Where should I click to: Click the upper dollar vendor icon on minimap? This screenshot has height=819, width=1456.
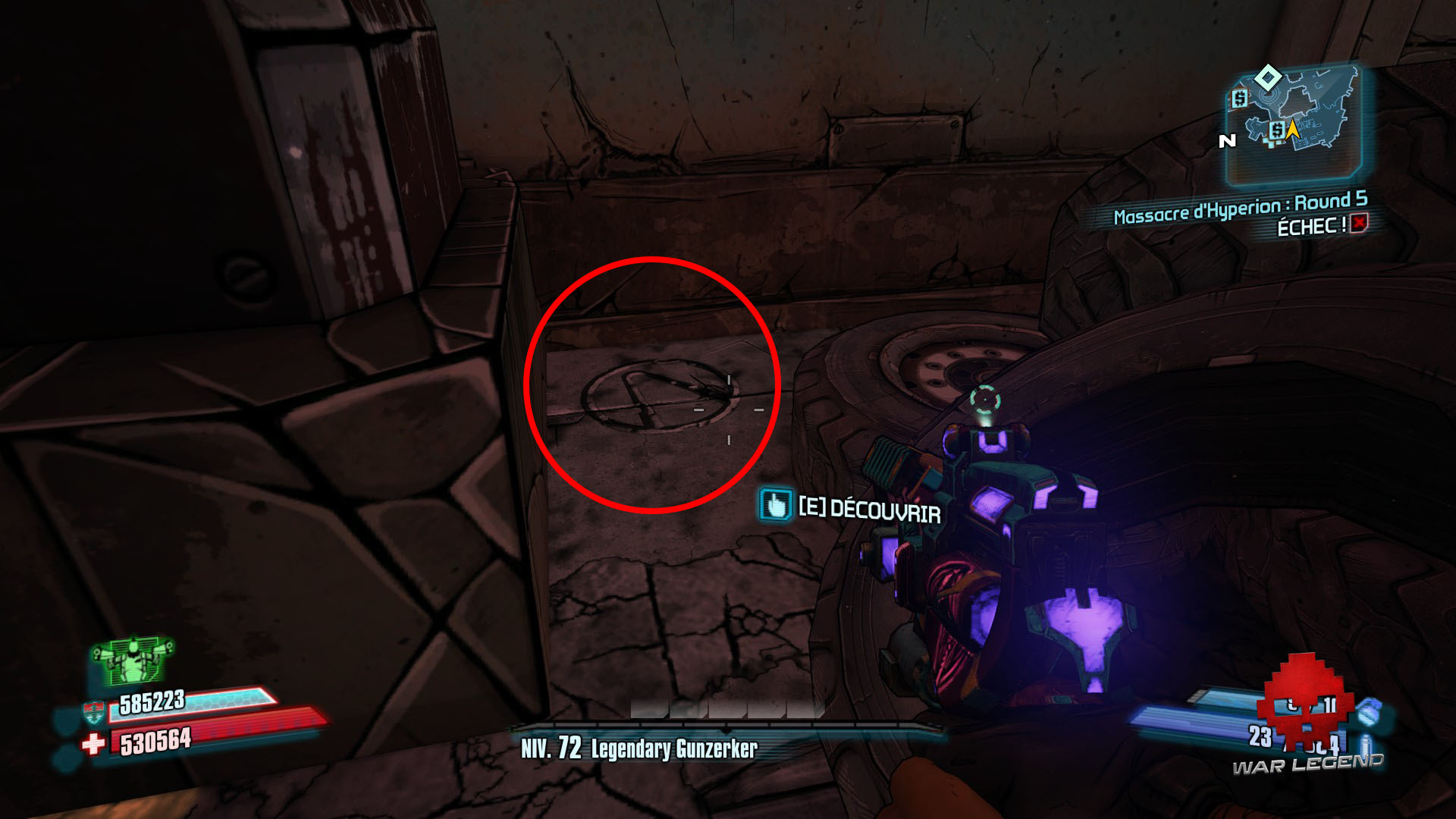point(1240,99)
